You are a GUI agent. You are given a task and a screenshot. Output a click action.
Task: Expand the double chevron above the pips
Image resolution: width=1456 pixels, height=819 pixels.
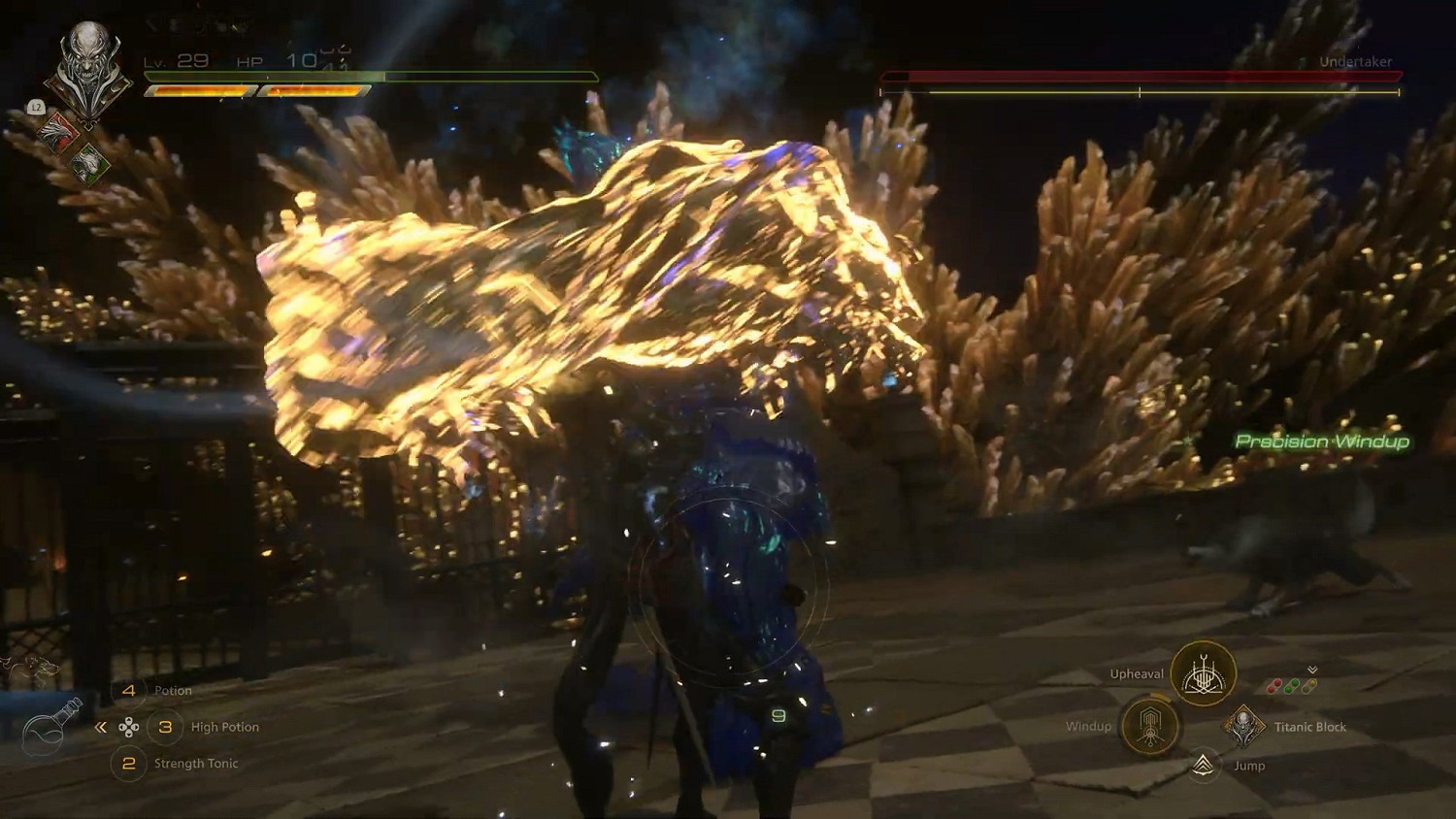tap(1311, 670)
